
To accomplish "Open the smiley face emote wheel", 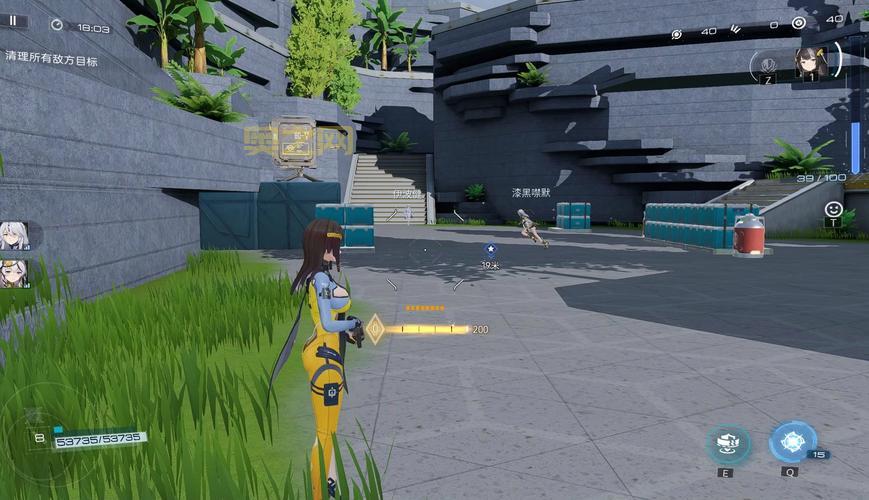I will tap(833, 209).
